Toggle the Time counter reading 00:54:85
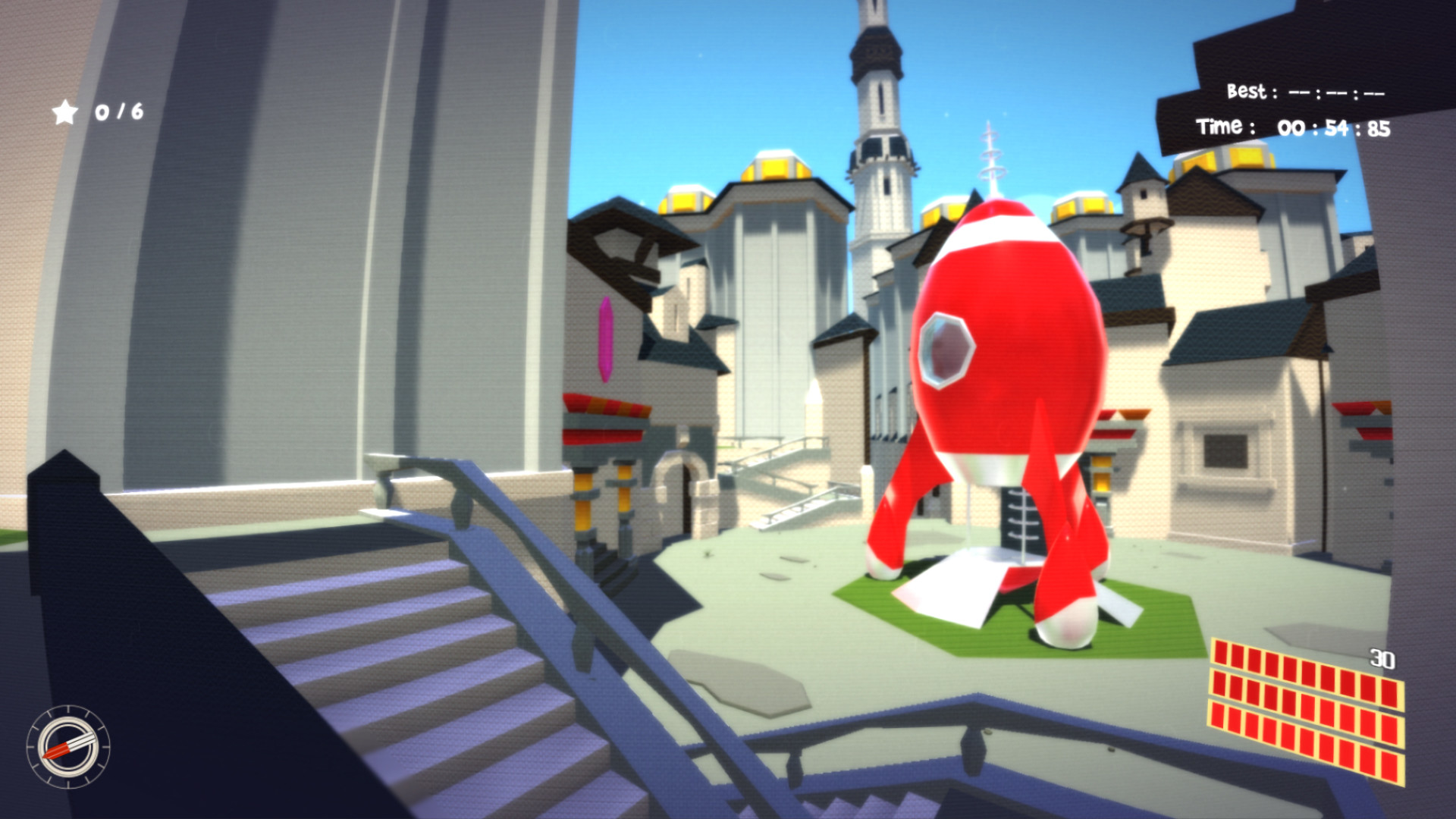Image resolution: width=1456 pixels, height=819 pixels. (x=1289, y=127)
